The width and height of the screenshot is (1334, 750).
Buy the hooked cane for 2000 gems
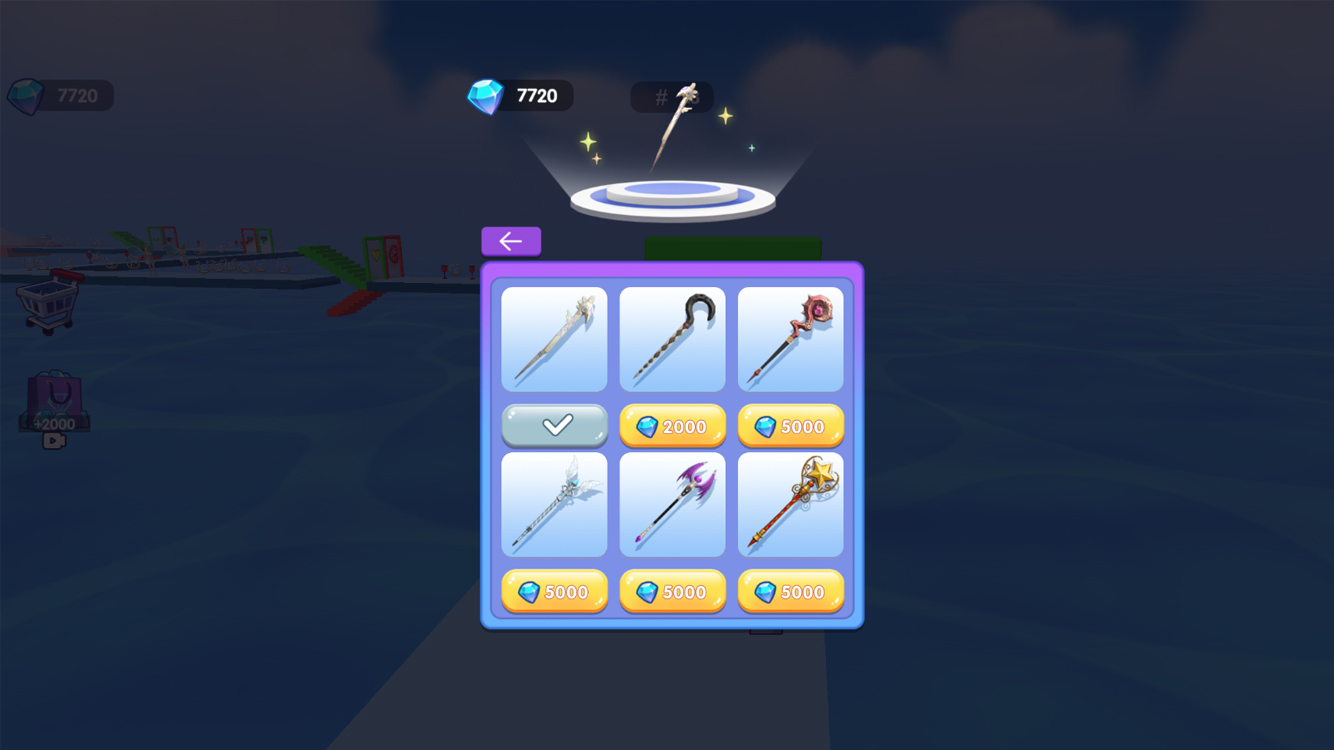tap(672, 425)
